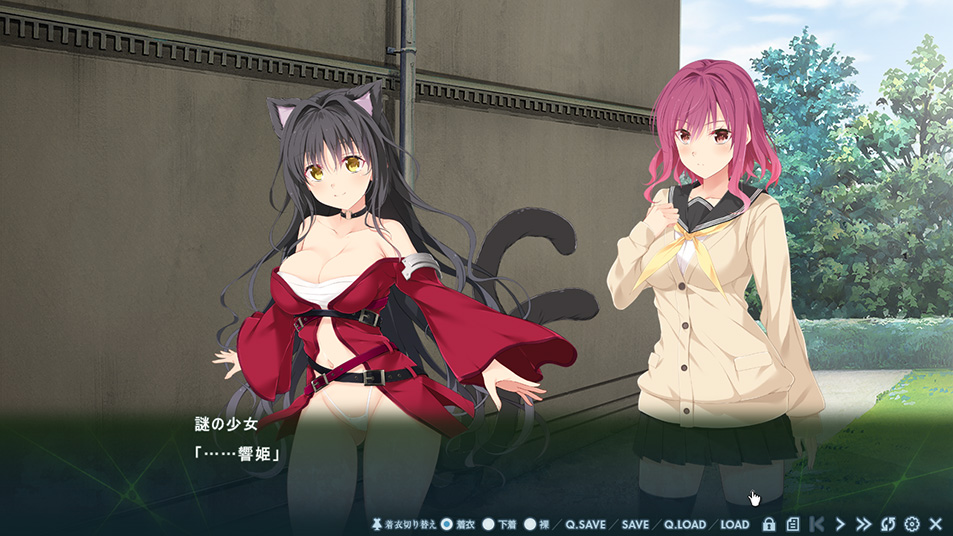
Task: Open the backlog document icon
Action: 792,524
